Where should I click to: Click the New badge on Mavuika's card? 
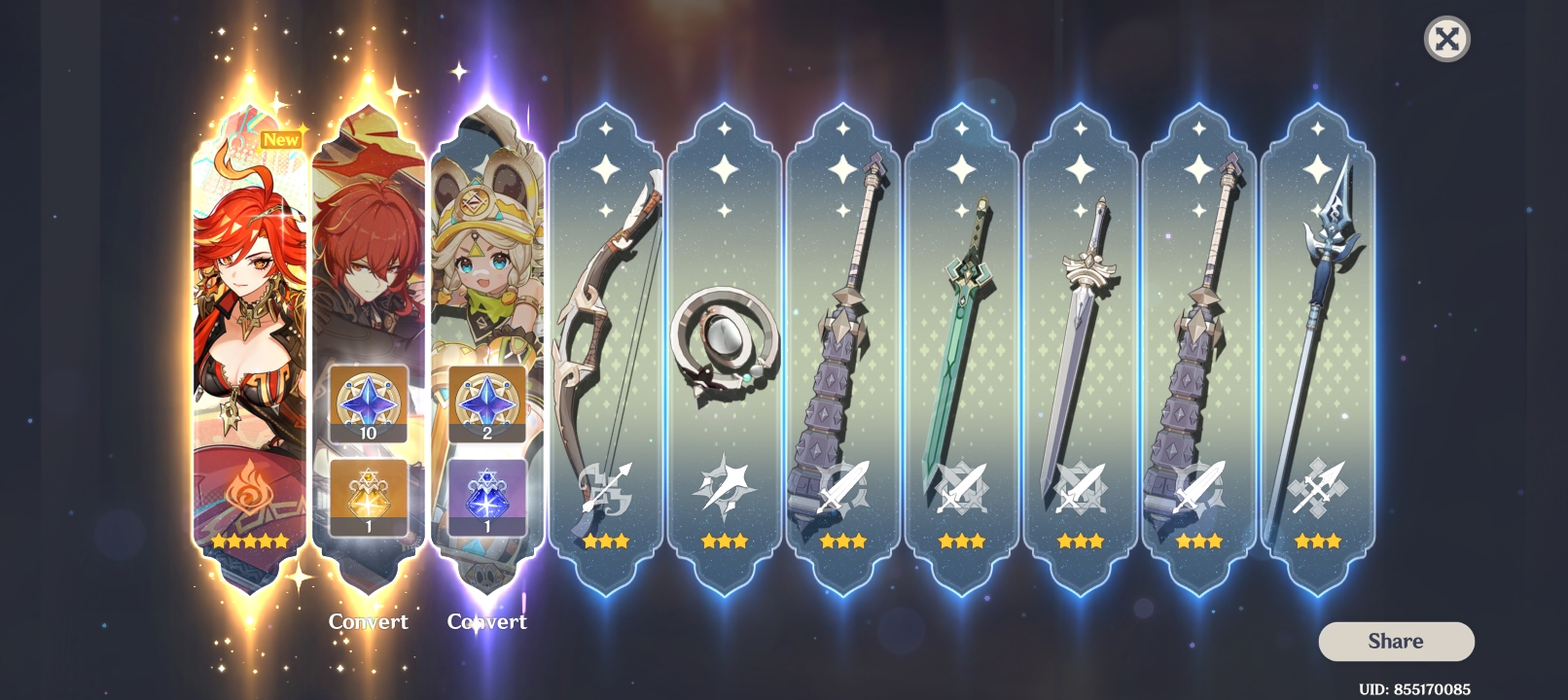281,140
